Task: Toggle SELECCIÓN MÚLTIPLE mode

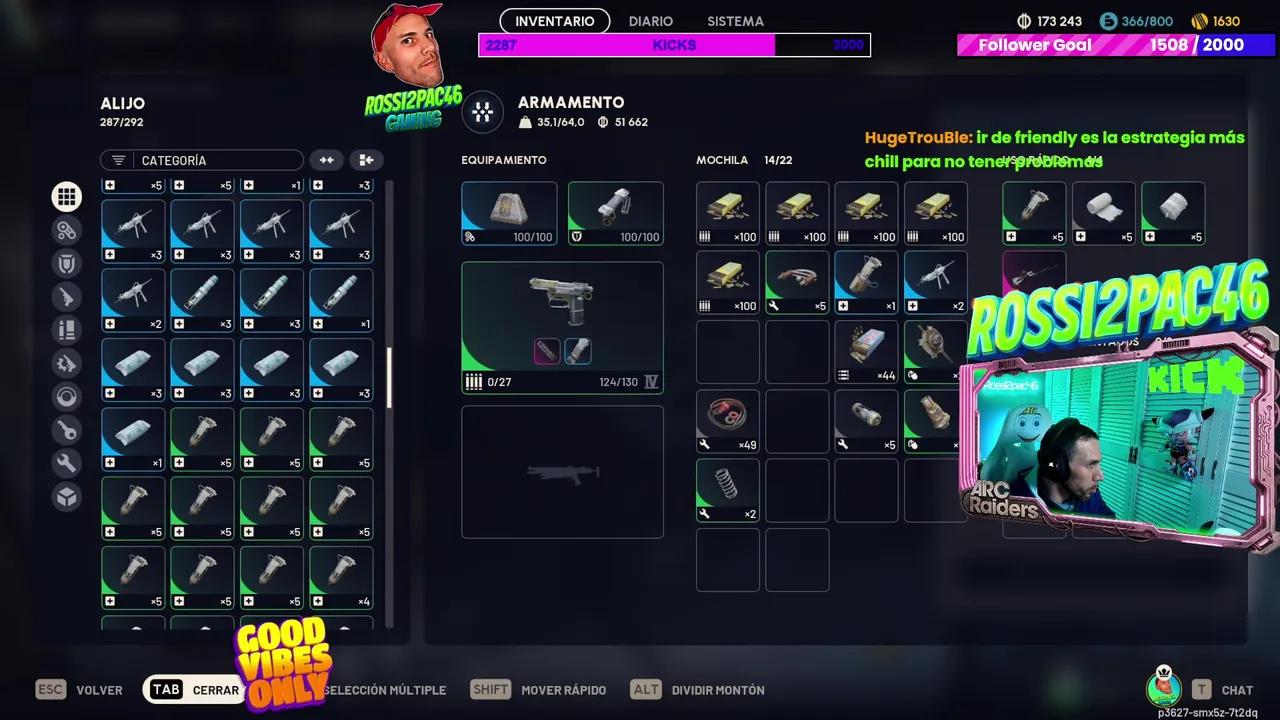Action: click(x=384, y=690)
